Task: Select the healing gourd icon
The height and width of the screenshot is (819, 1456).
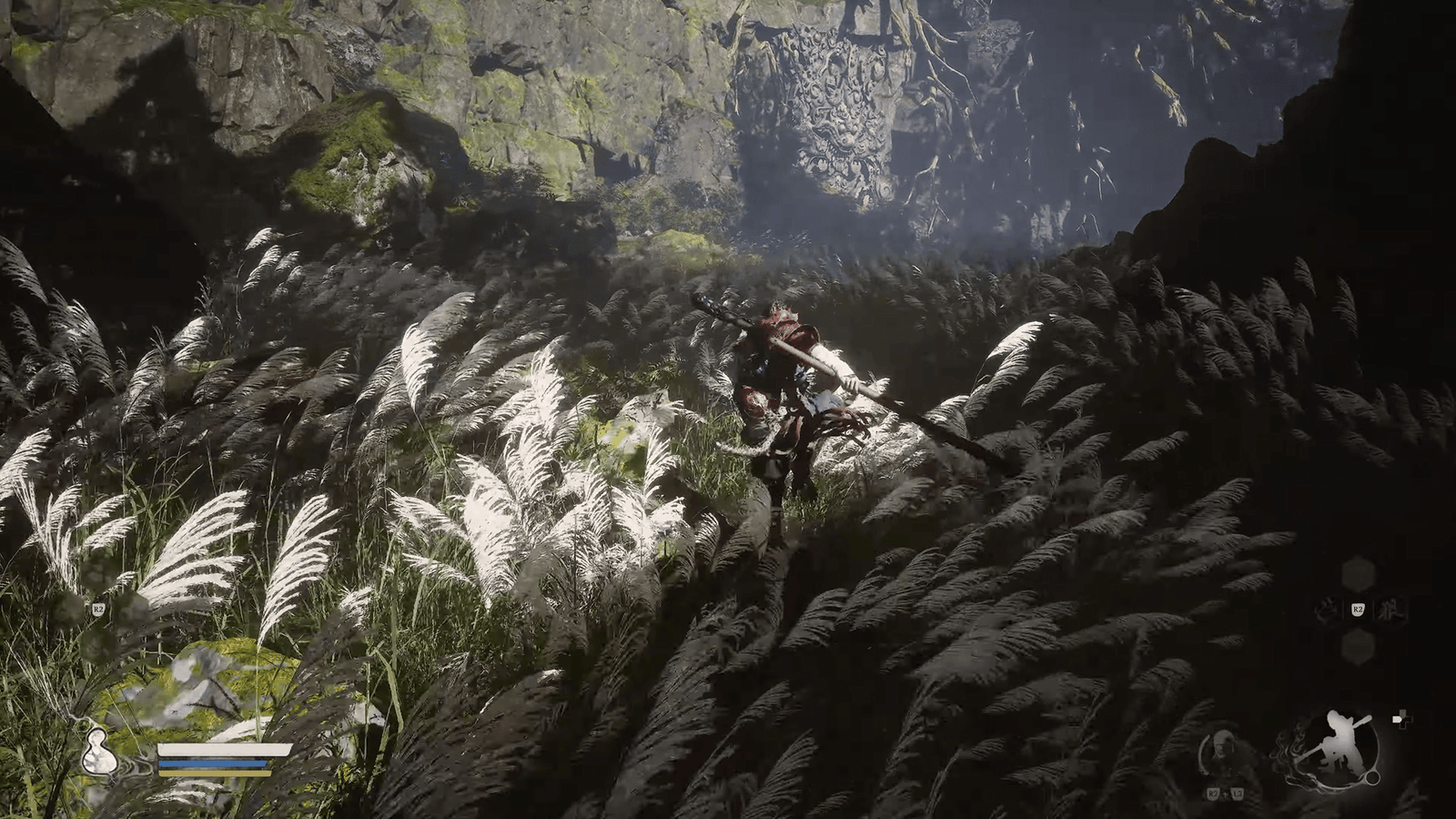Action: [93, 751]
